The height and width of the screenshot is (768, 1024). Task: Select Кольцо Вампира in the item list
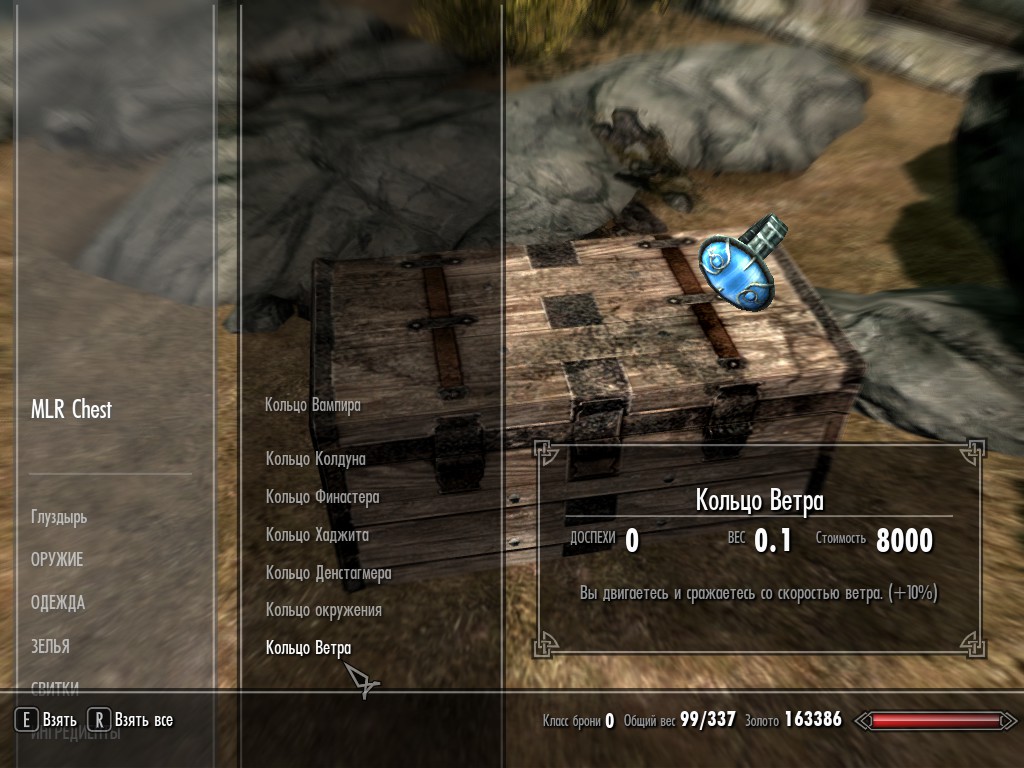pos(312,405)
